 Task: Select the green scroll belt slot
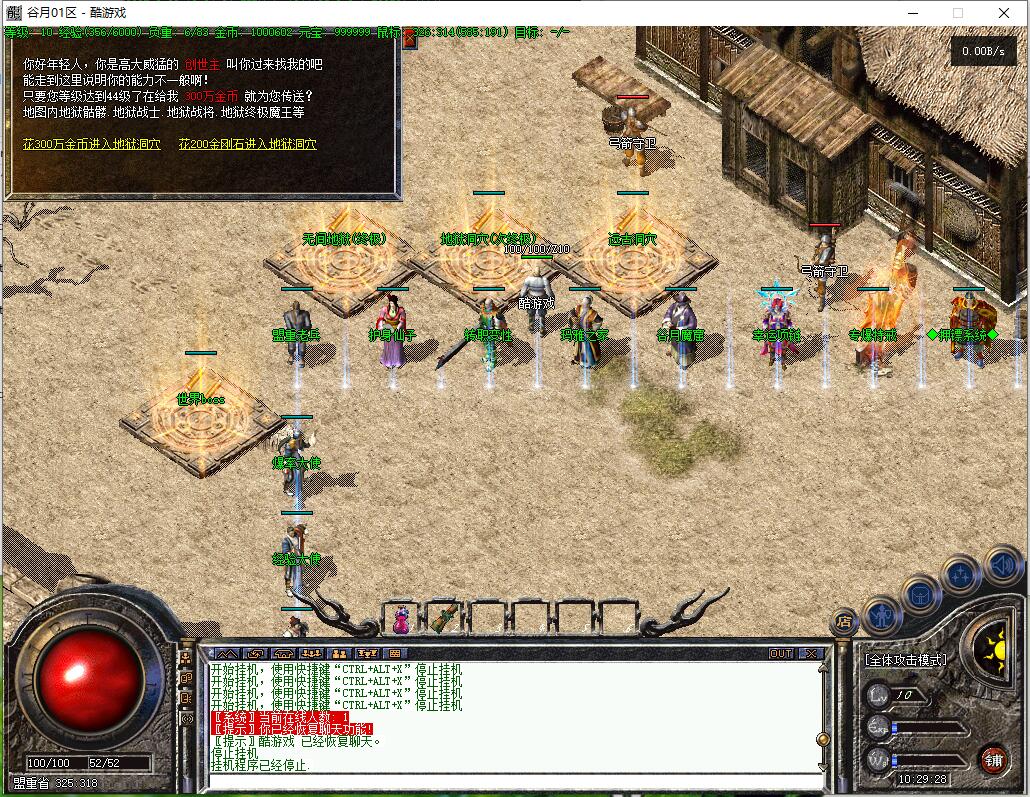pos(445,618)
